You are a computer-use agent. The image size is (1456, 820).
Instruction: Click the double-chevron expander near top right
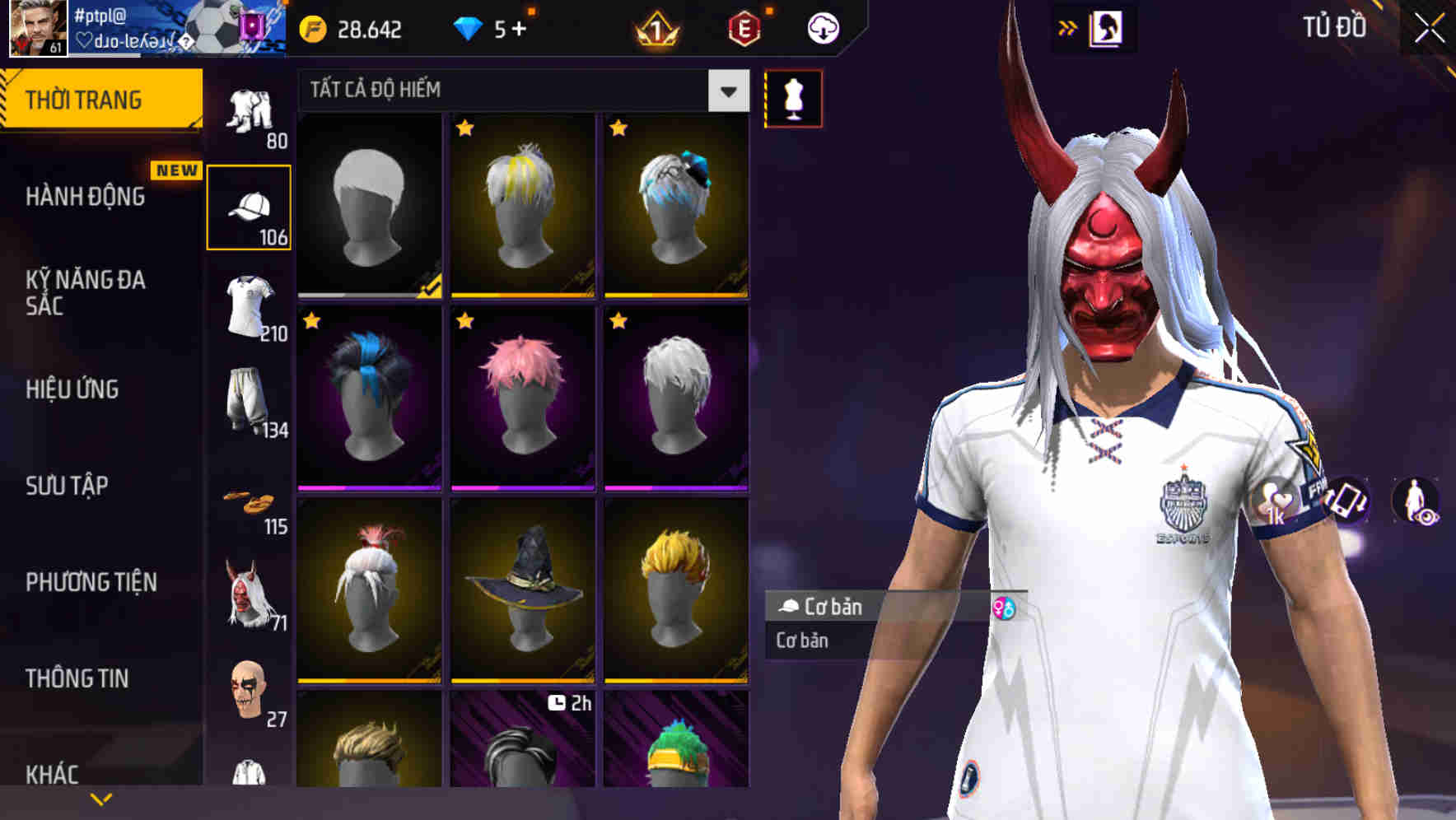click(x=1068, y=27)
